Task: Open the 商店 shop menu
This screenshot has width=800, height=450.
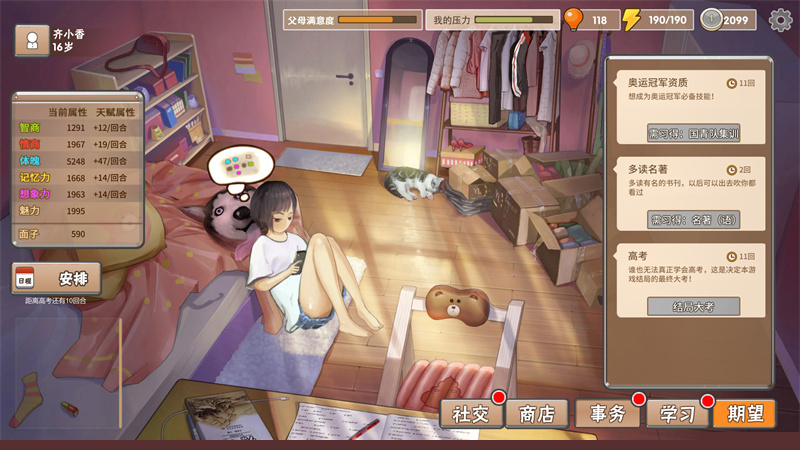Action: click(535, 413)
